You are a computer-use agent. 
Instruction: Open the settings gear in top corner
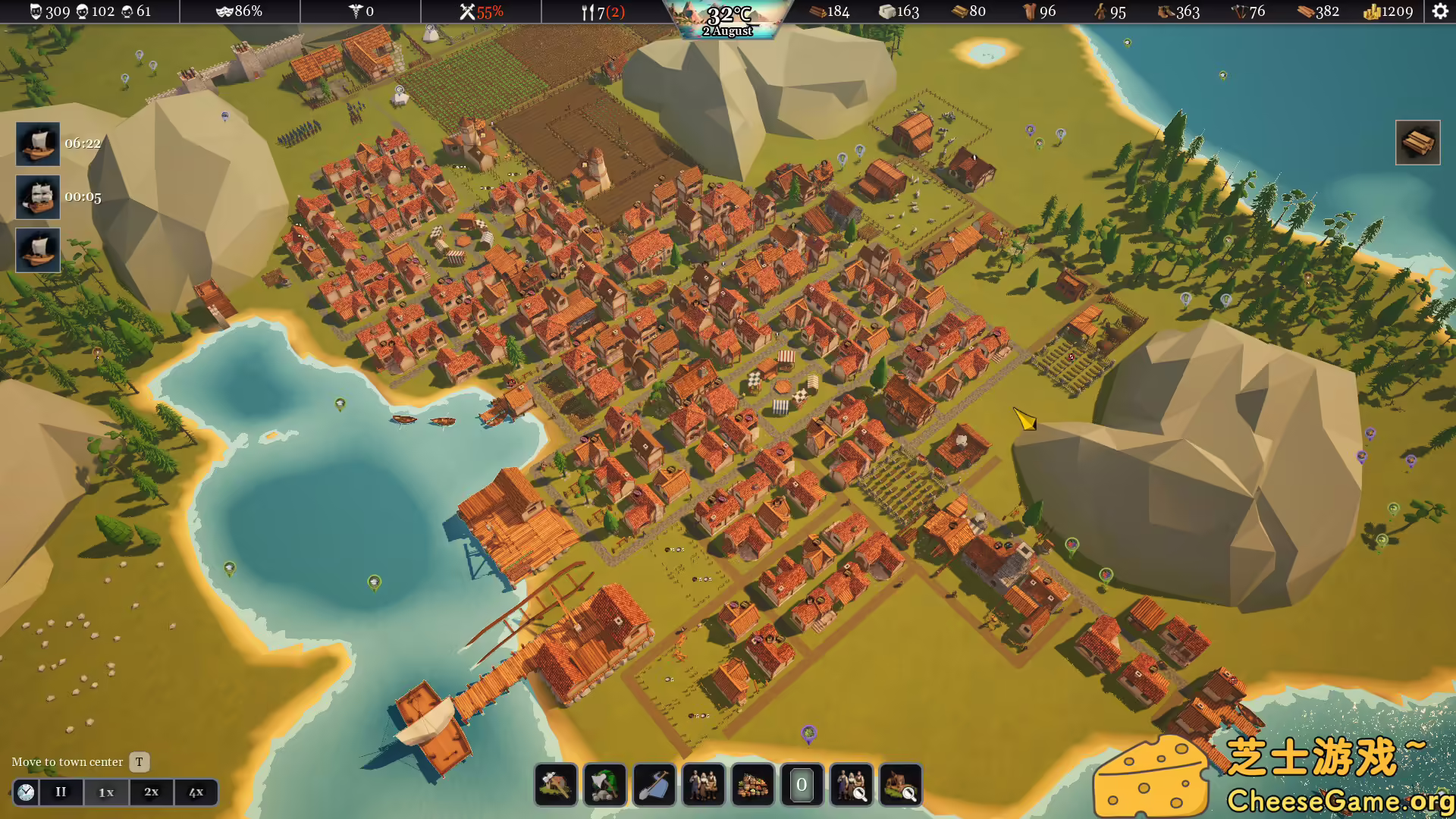click(x=1439, y=11)
